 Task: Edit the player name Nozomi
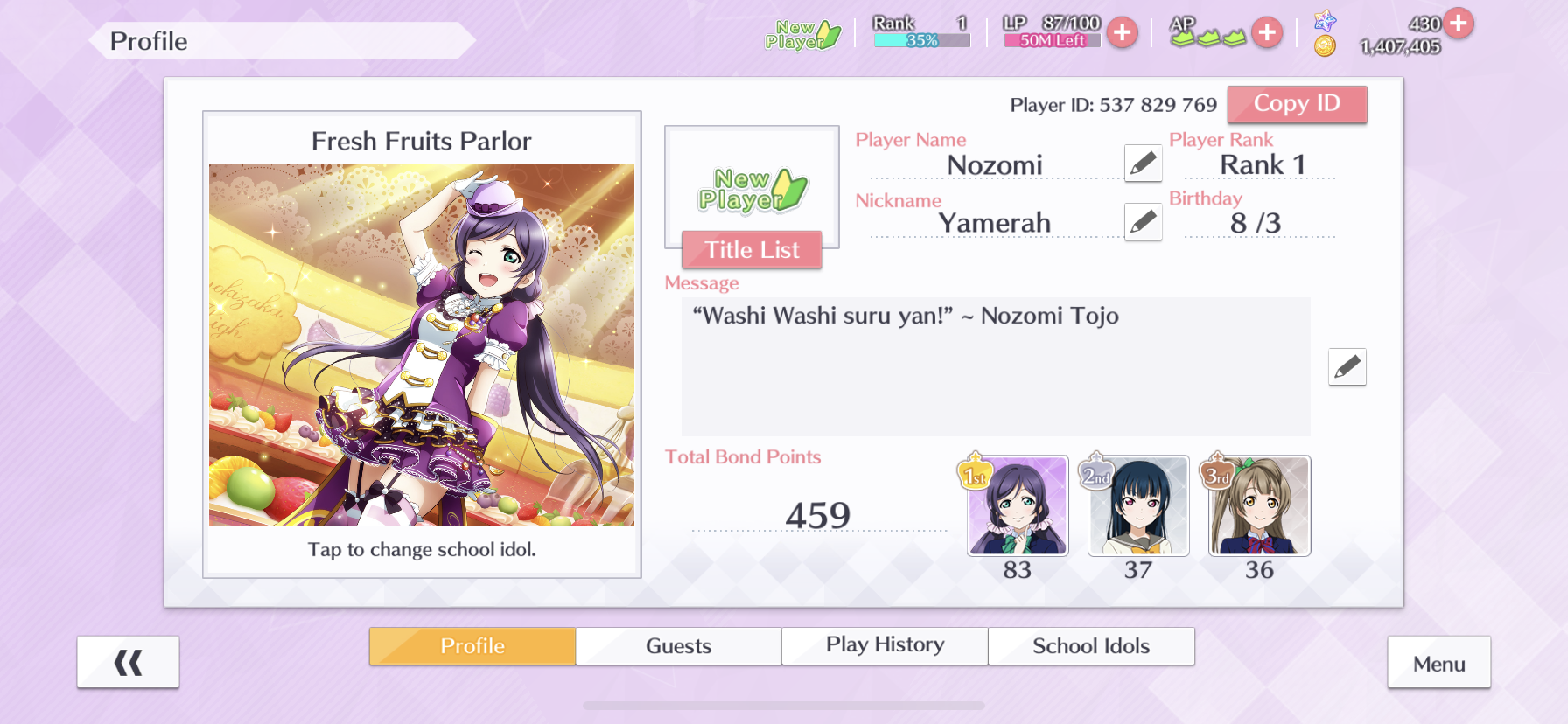1143,164
